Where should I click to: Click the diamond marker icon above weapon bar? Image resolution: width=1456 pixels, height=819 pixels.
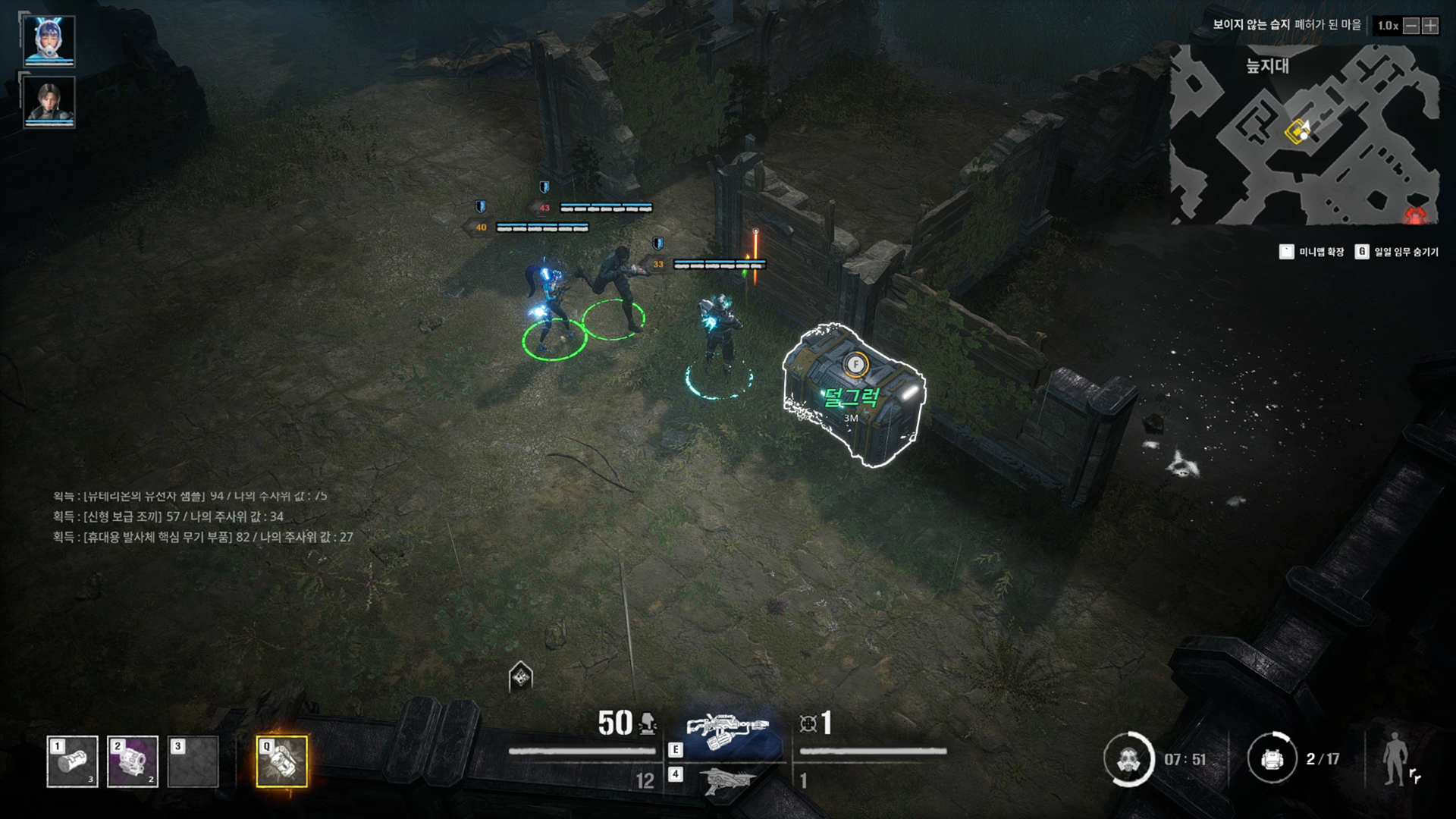(x=520, y=676)
